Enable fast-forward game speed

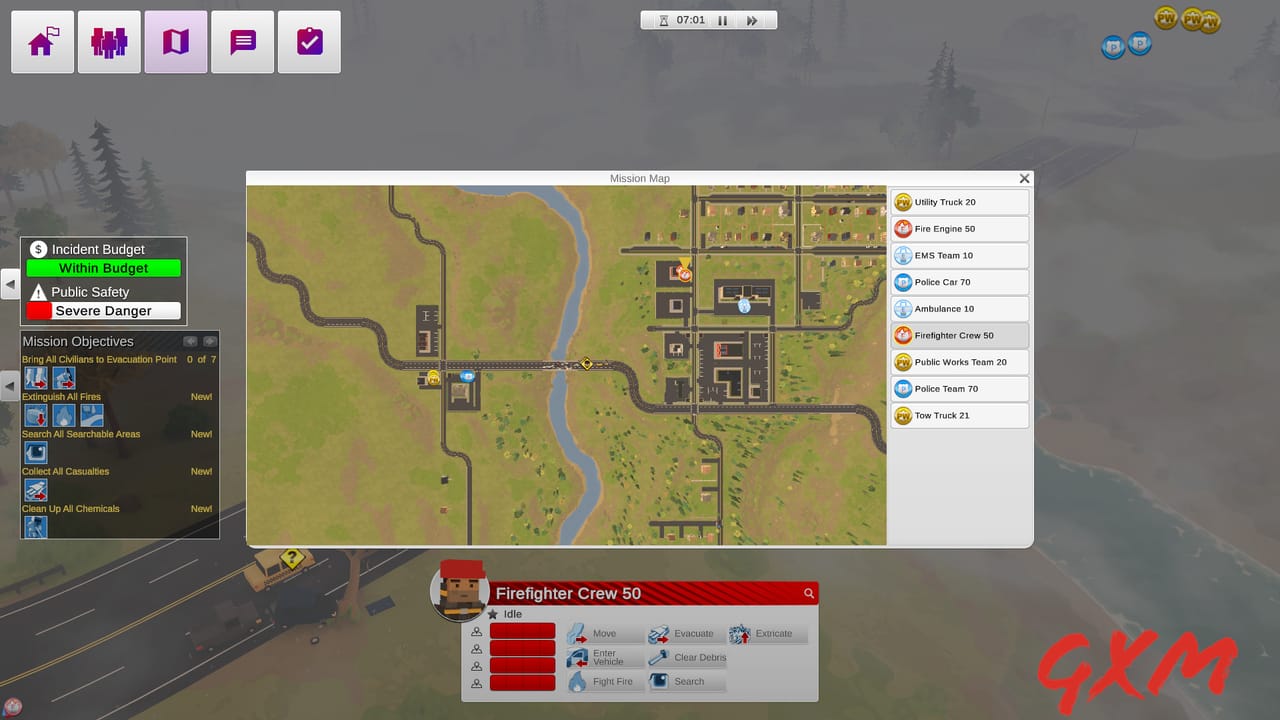[752, 19]
